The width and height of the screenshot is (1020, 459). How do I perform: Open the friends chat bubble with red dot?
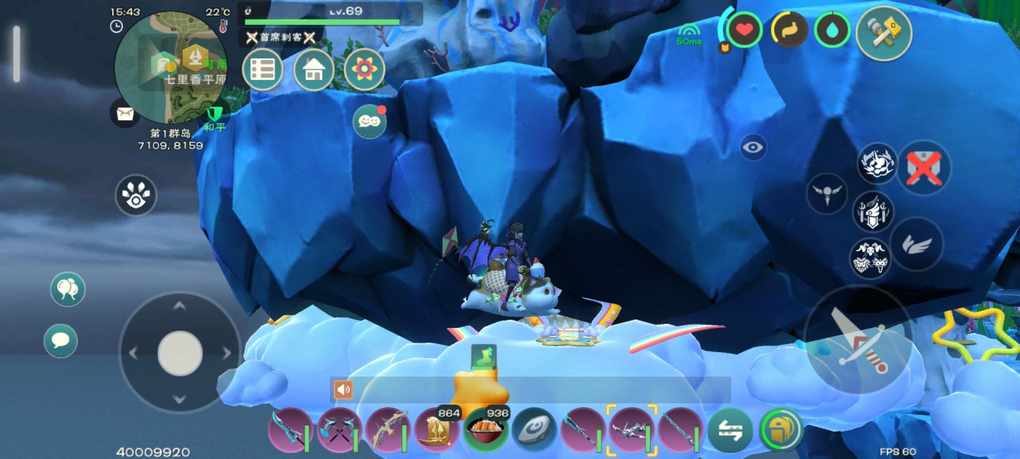[x=369, y=122]
